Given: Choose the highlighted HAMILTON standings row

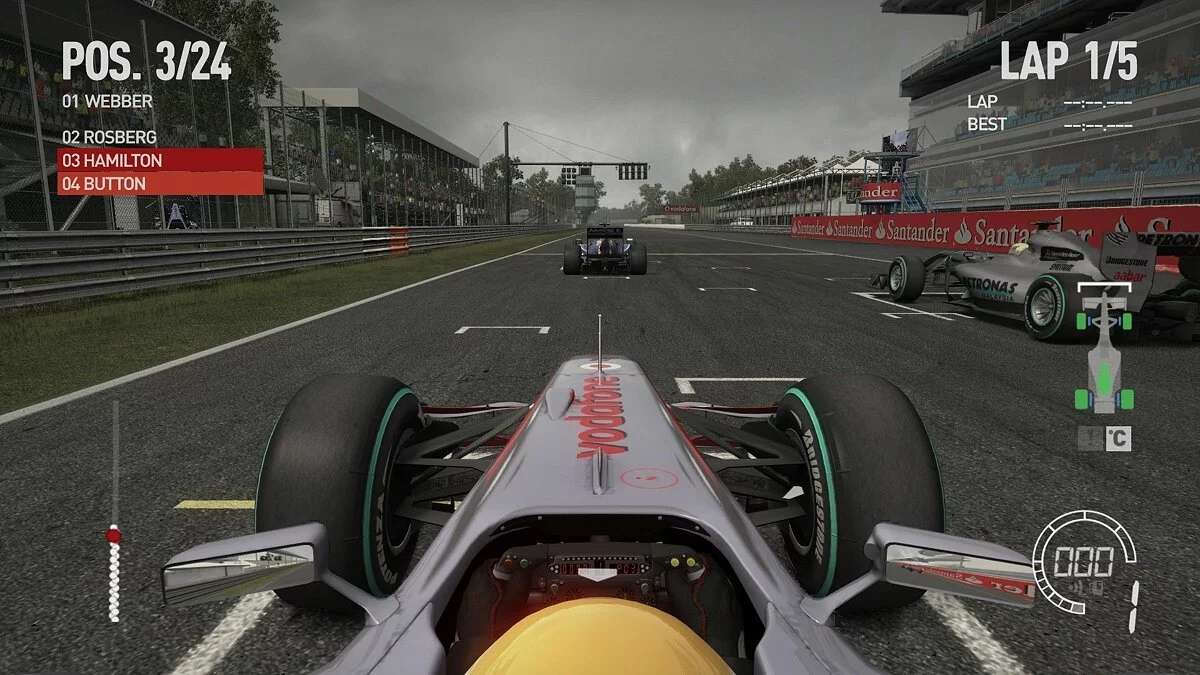Looking at the screenshot, I should 160,160.
